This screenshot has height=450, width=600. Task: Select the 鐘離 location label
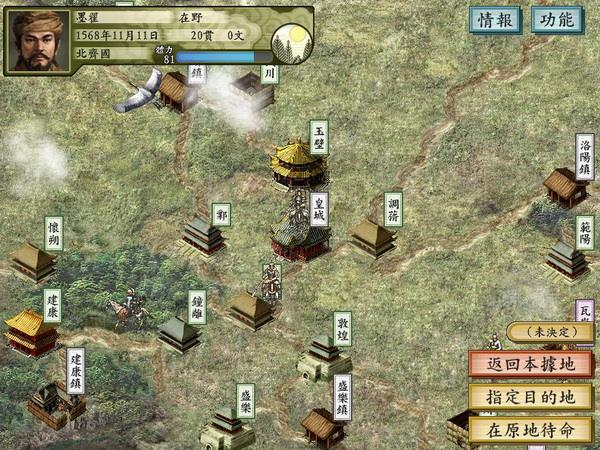coord(197,306)
